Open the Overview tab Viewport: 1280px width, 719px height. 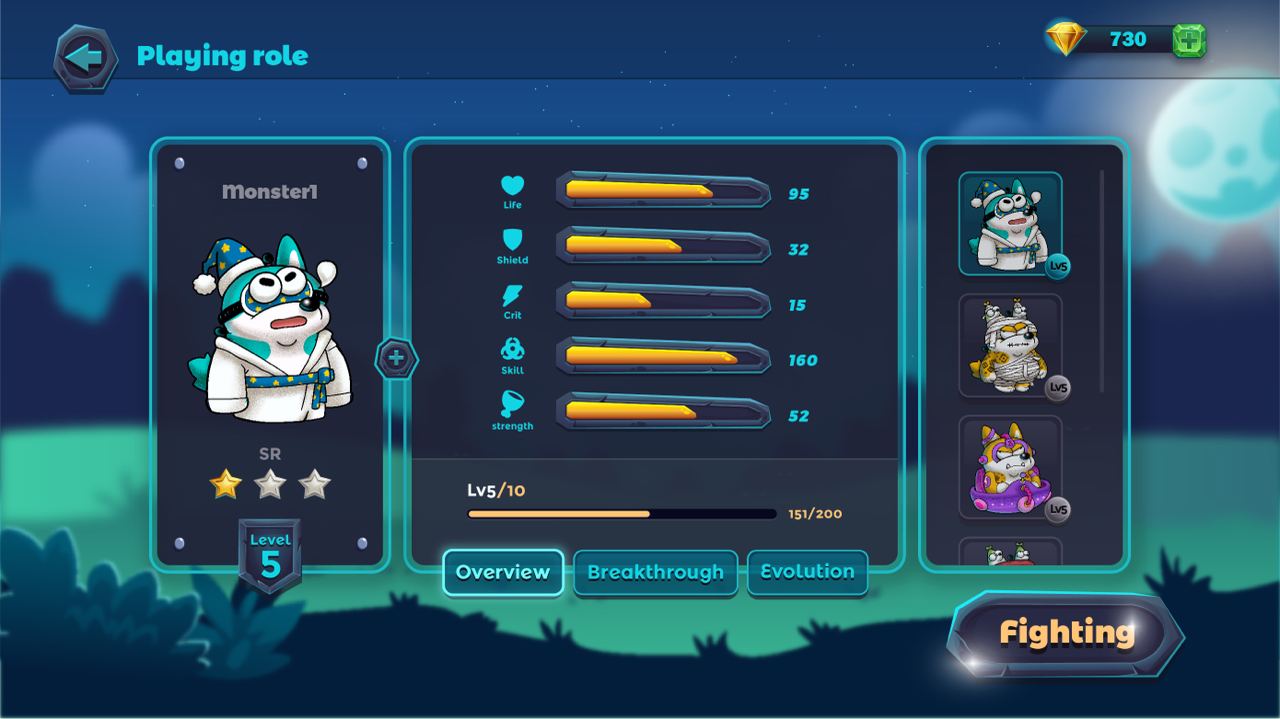(503, 572)
